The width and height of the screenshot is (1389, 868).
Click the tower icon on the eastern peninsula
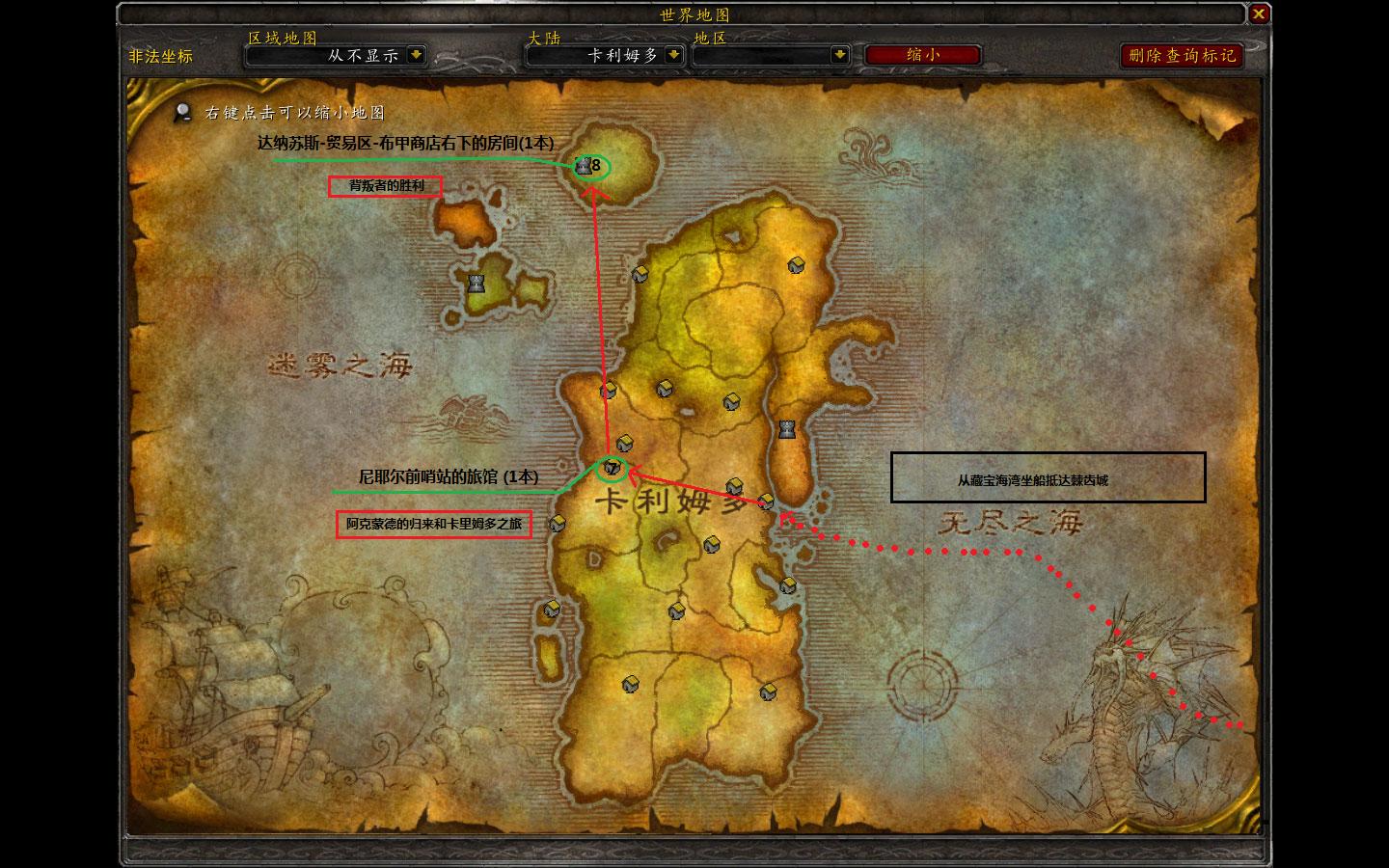pos(787,428)
